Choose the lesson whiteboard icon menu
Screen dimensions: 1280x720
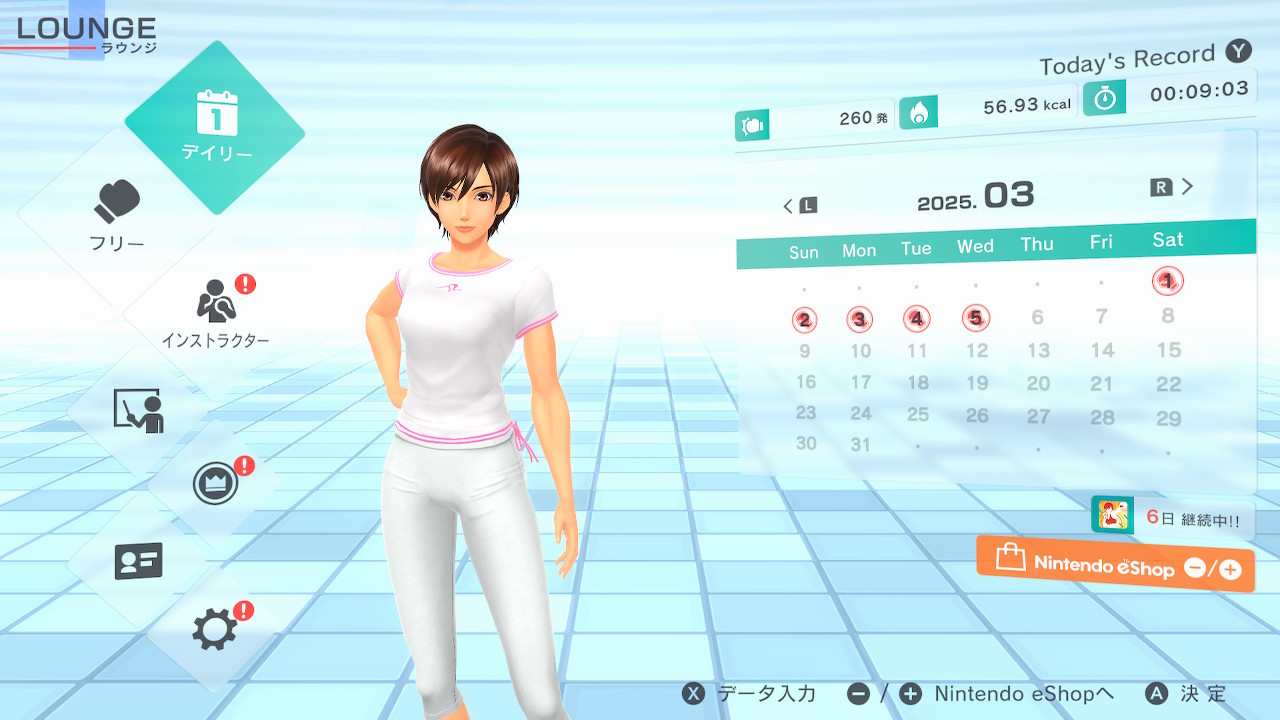click(x=138, y=410)
